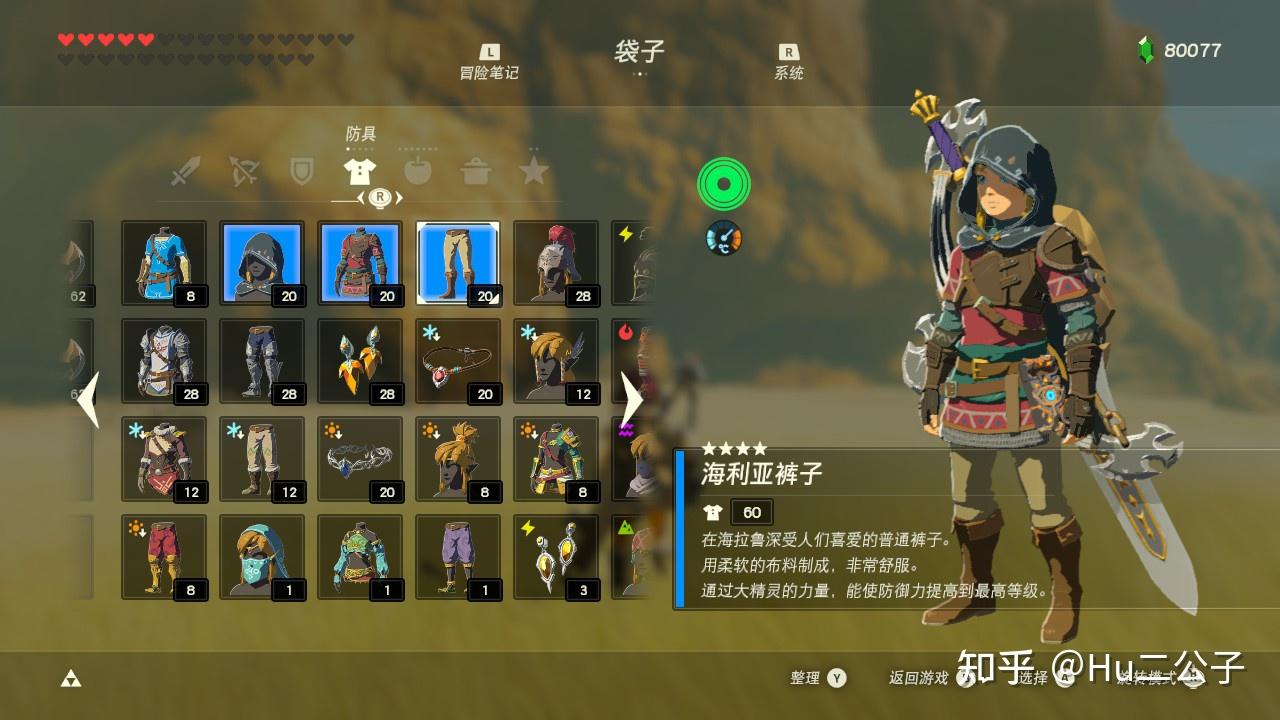Click the lightning effect icon on the earrings slot
This screenshot has width=1280, height=720.
pos(526,526)
